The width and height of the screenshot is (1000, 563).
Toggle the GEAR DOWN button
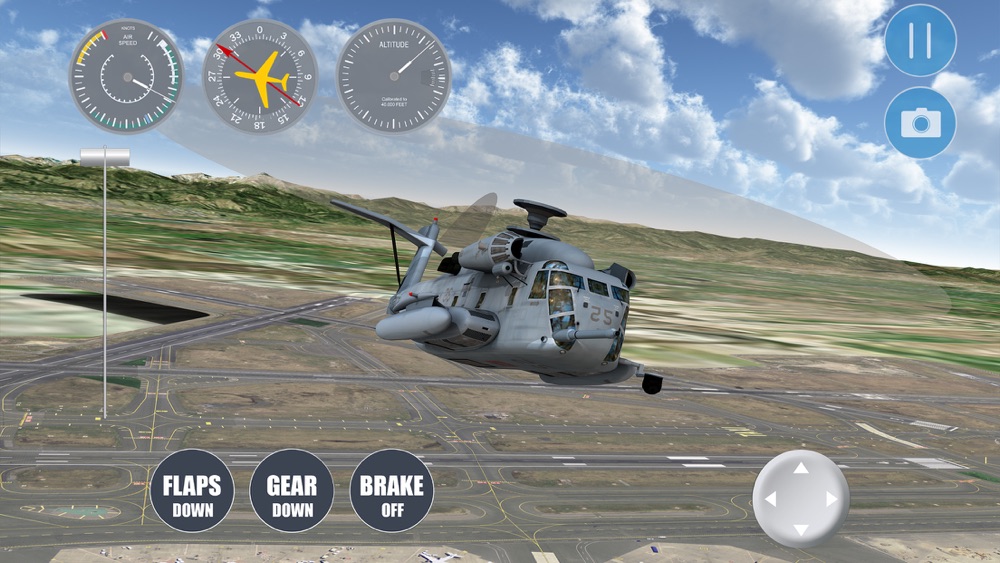coord(291,491)
